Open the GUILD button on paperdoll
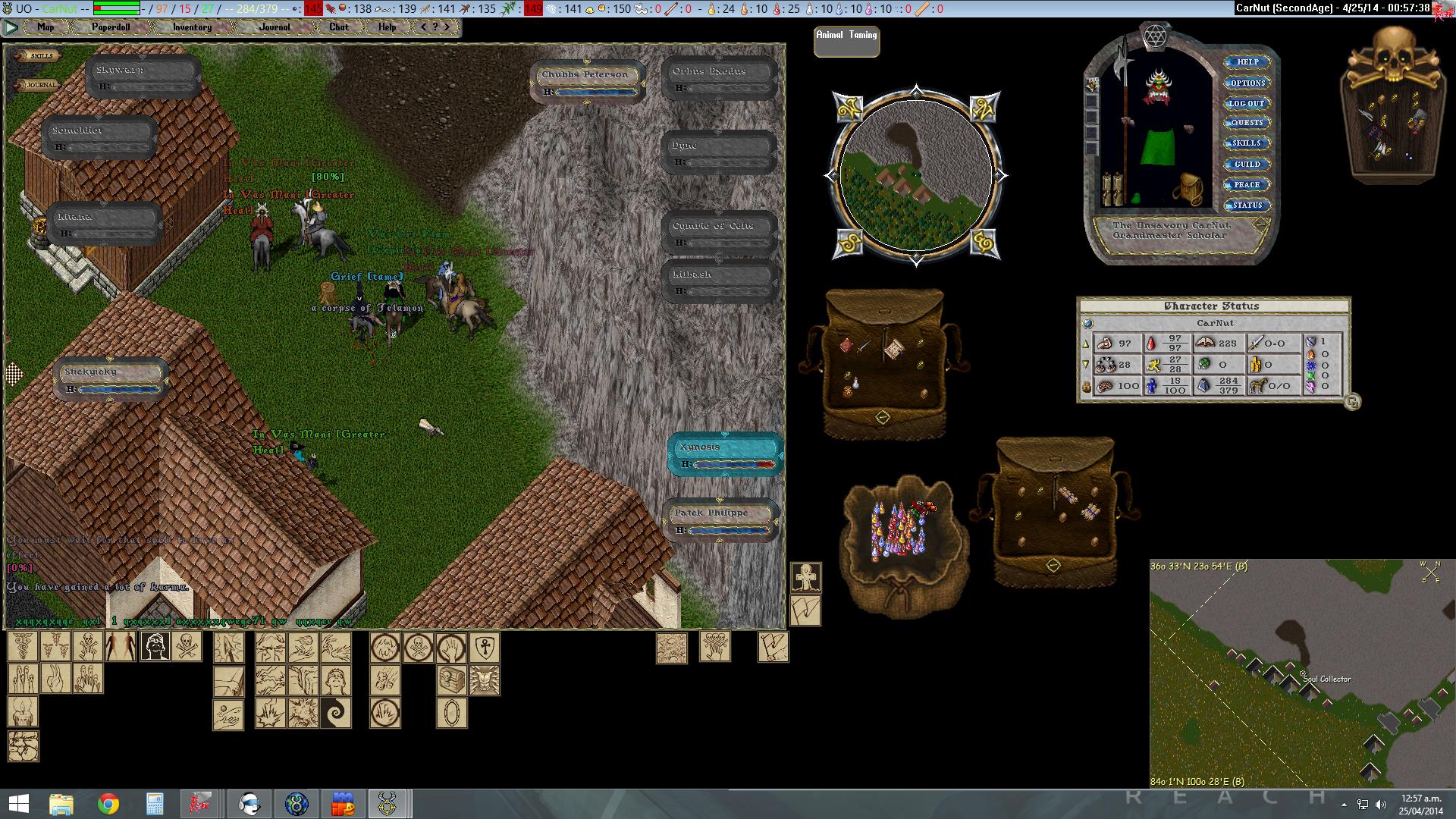The width and height of the screenshot is (1456, 819). [1247, 164]
